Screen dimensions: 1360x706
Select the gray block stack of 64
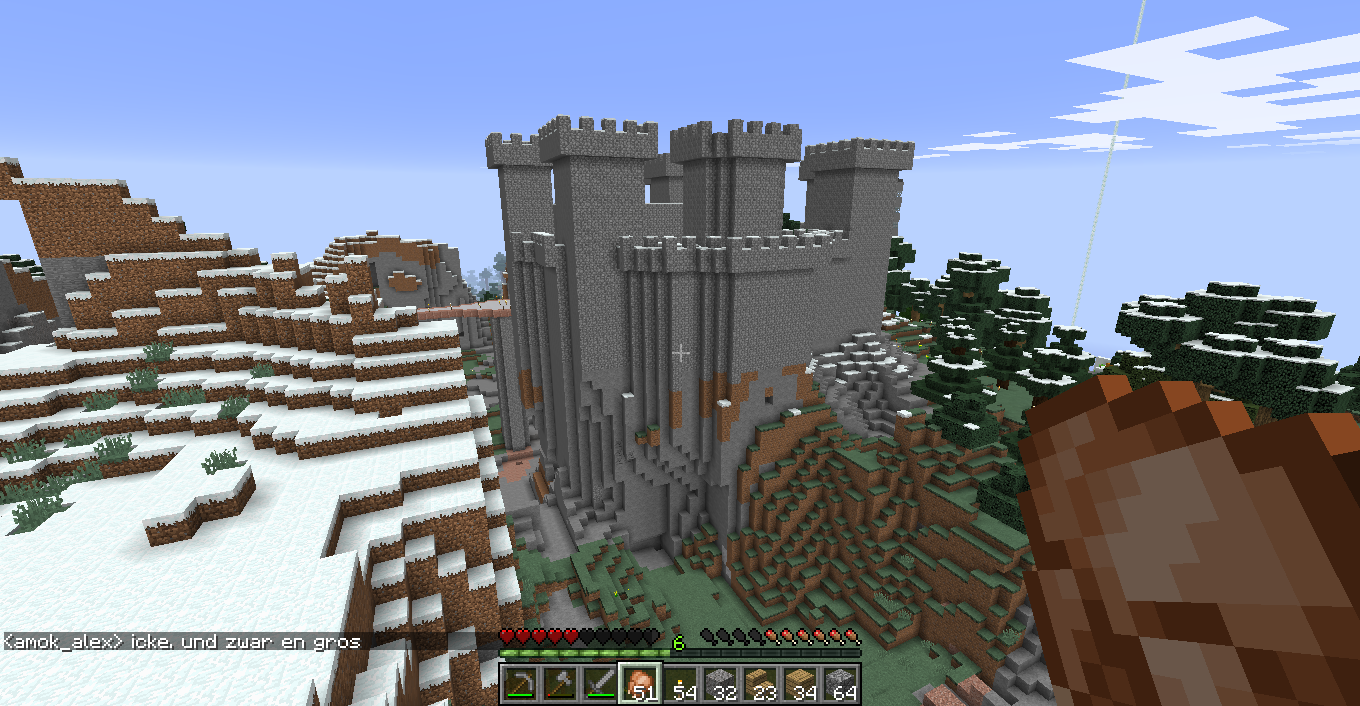click(x=841, y=683)
